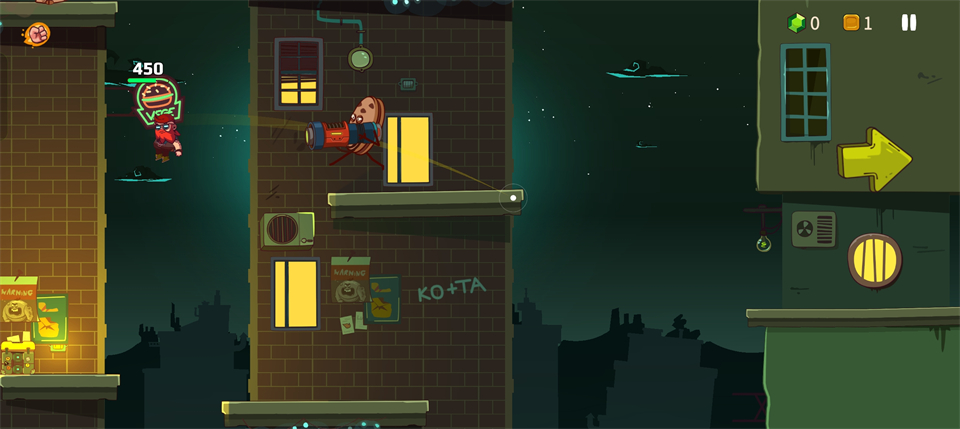This screenshot has height=429, width=960.
Task: Pause the game
Action: tap(908, 22)
